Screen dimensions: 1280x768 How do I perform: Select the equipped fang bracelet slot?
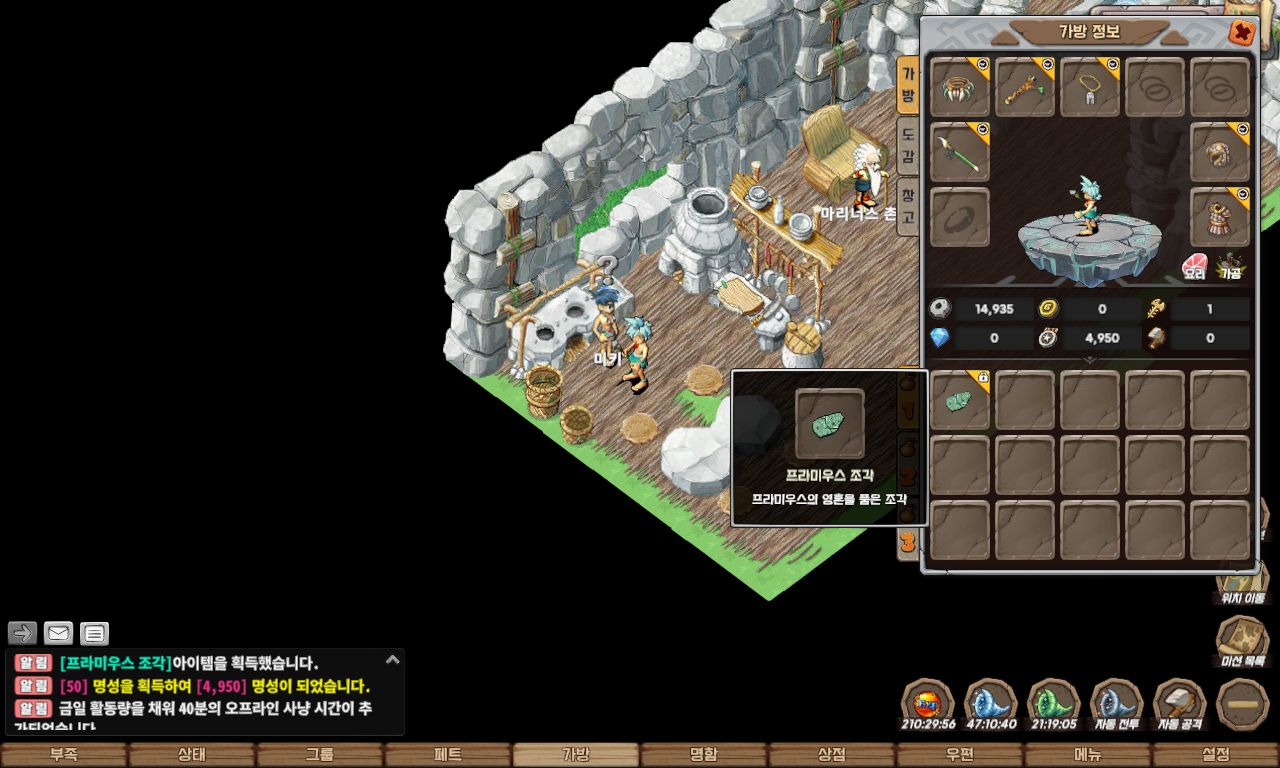point(960,88)
